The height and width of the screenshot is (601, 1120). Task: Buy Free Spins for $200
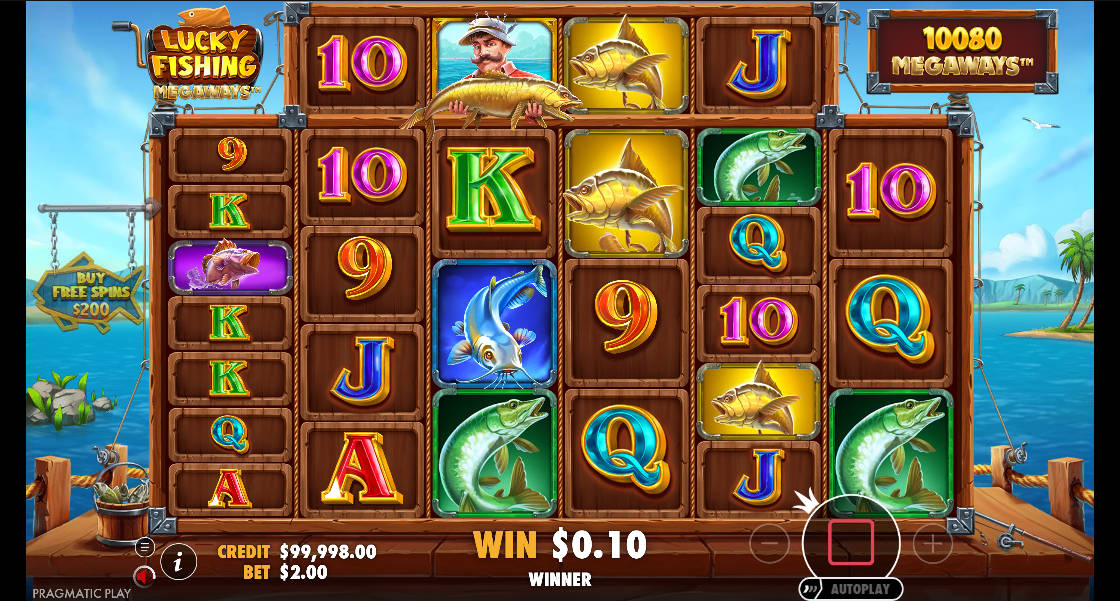pyautogui.click(x=88, y=291)
